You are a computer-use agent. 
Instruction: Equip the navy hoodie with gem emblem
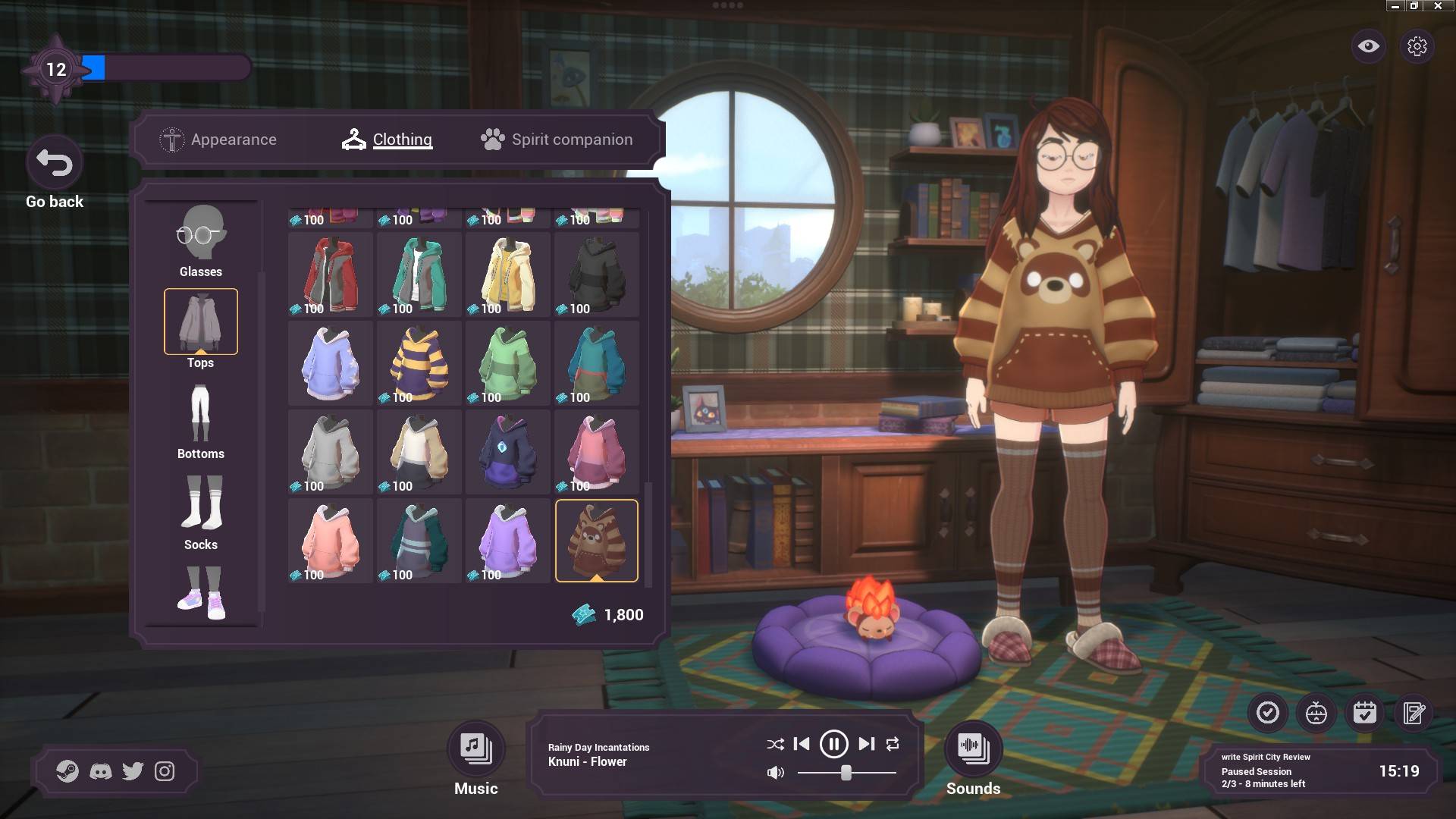508,452
